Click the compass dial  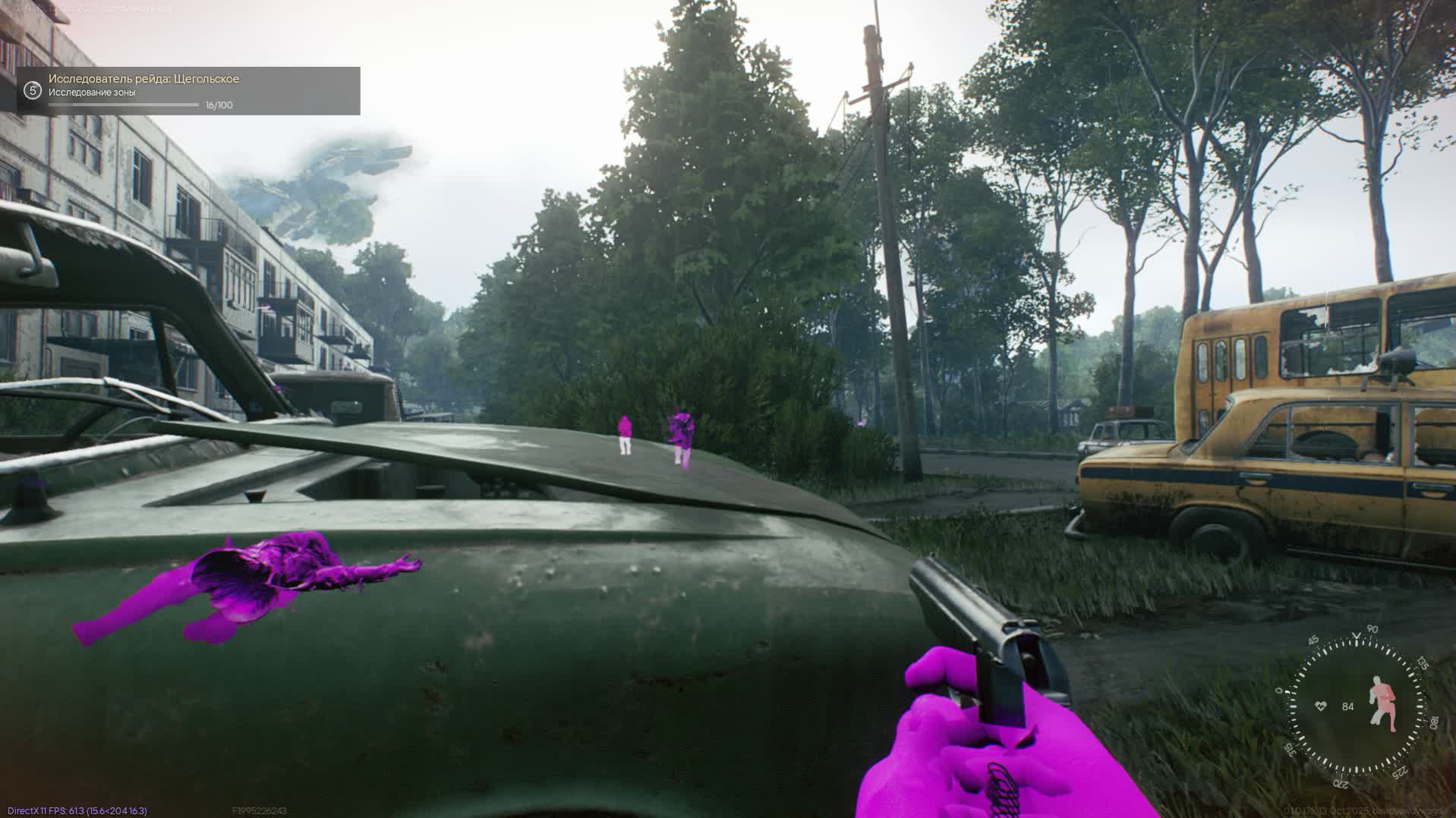tap(1356, 706)
